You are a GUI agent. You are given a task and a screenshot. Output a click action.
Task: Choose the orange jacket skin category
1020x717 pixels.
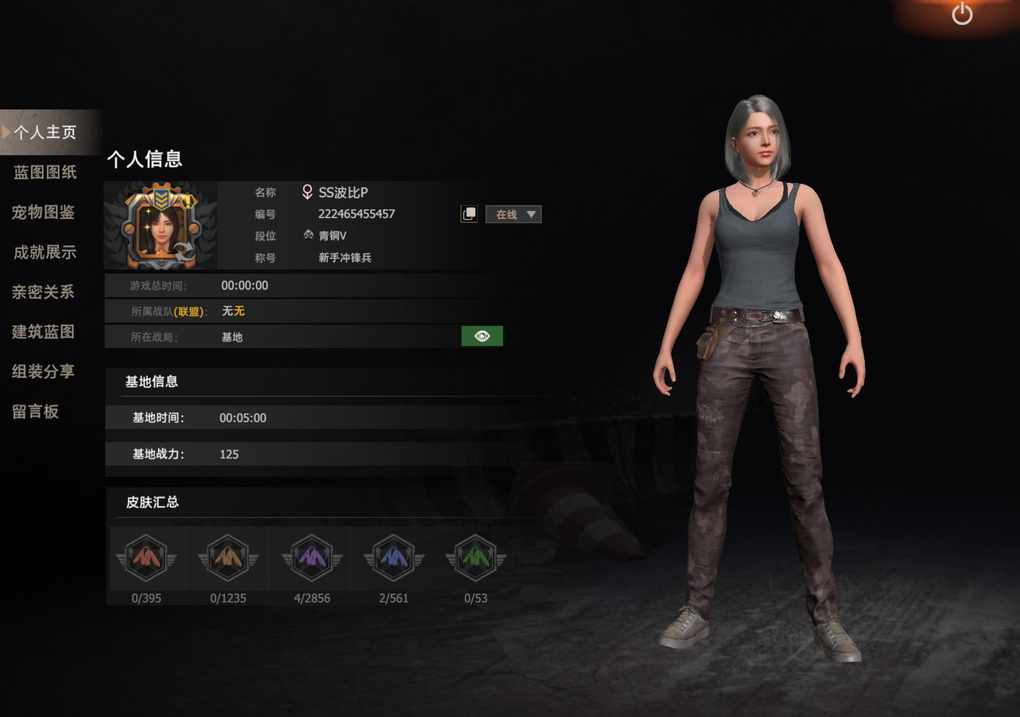(x=228, y=557)
